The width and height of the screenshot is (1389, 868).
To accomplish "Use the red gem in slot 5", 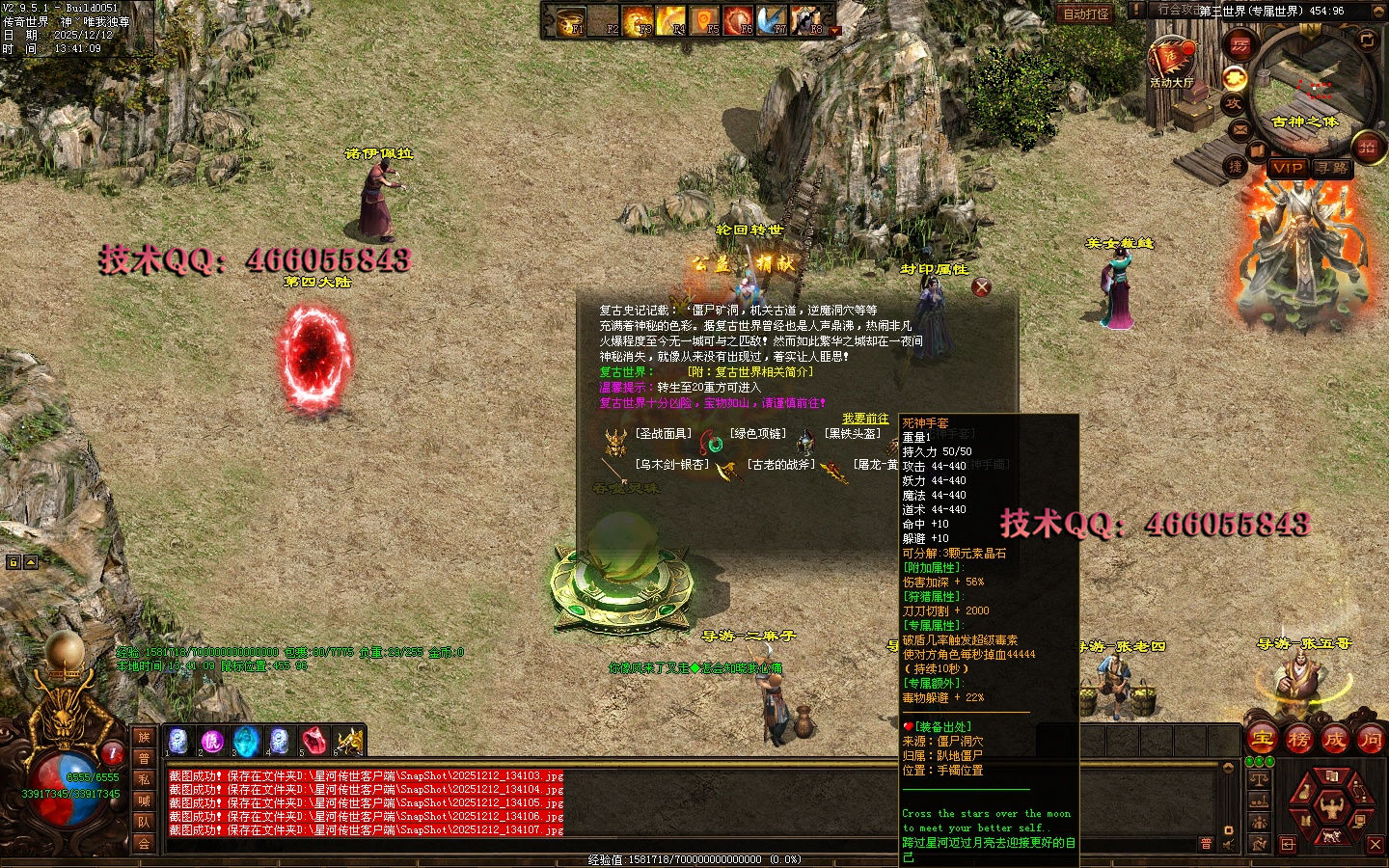I will point(313,741).
